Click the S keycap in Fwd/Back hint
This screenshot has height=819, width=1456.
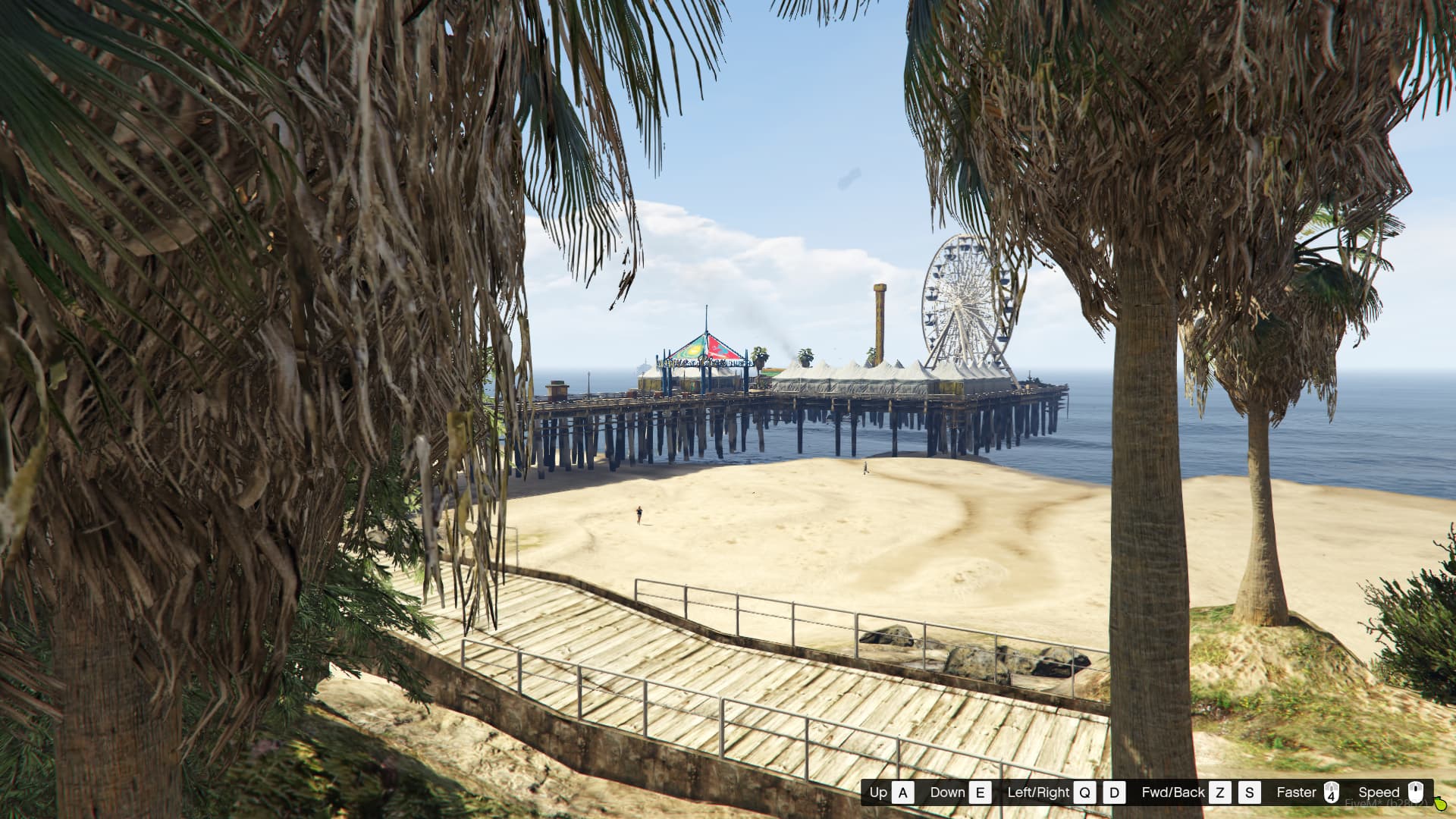coord(1250,792)
